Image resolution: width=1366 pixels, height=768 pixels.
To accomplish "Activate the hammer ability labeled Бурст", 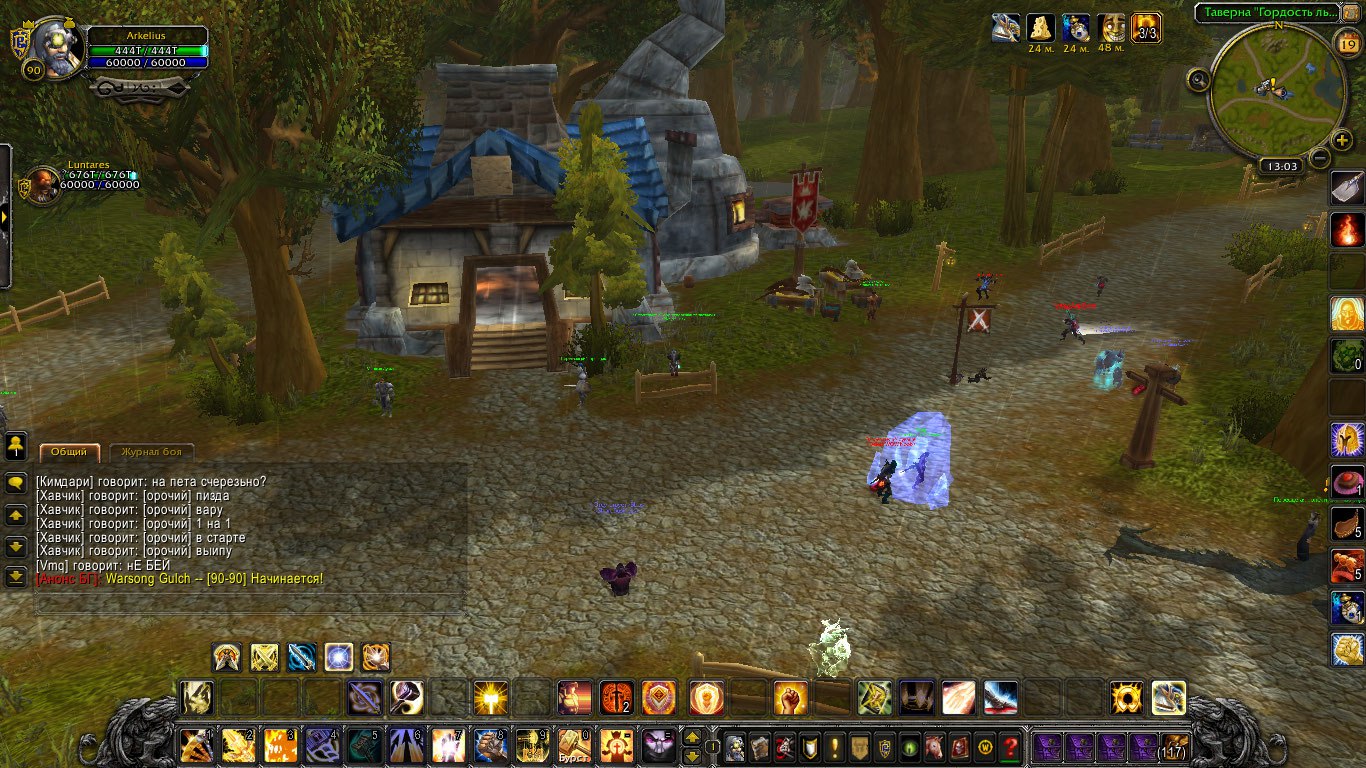I will pyautogui.click(x=574, y=746).
